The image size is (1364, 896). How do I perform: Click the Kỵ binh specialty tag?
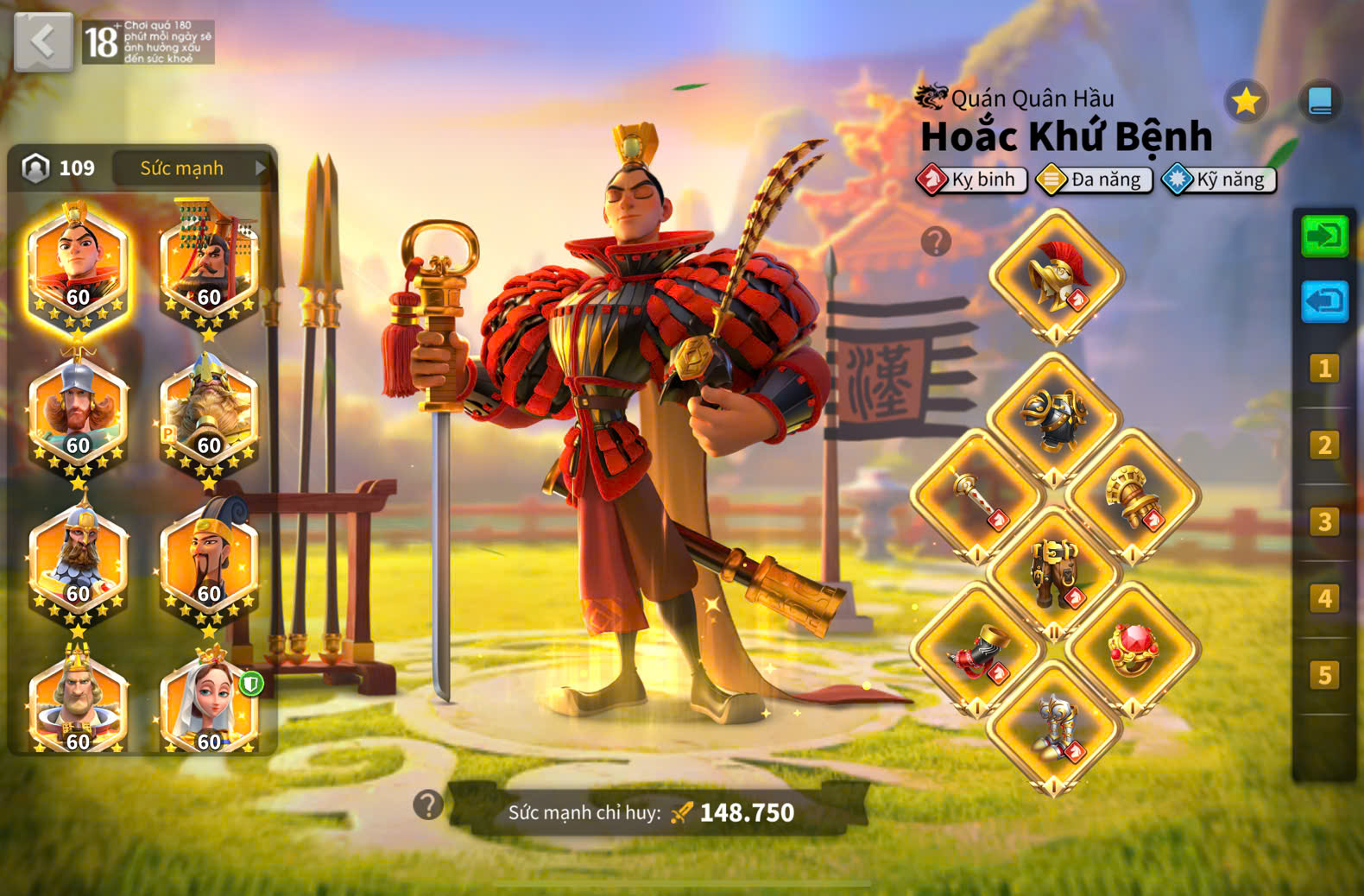click(x=972, y=180)
